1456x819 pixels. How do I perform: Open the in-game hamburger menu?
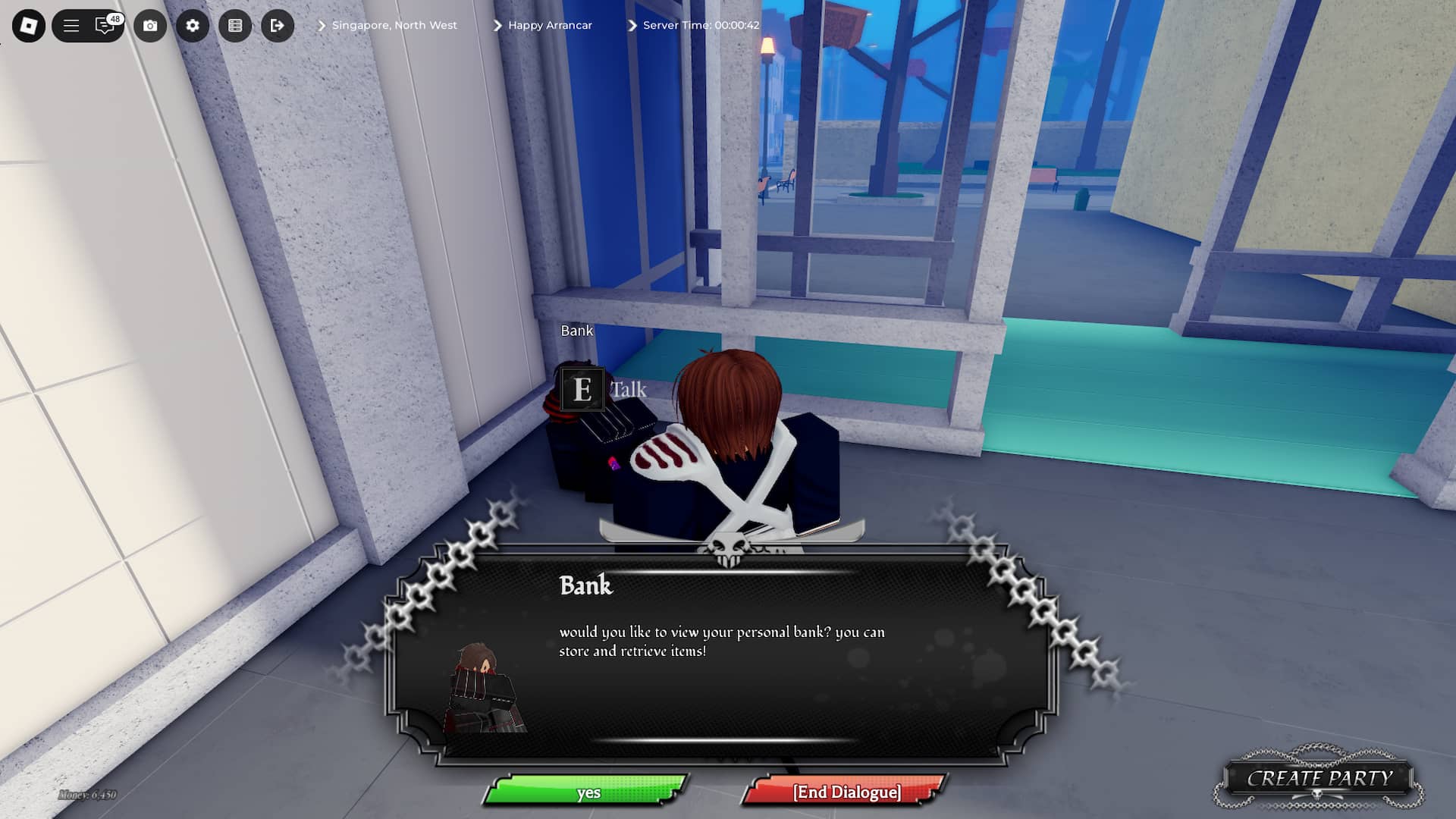click(x=71, y=25)
